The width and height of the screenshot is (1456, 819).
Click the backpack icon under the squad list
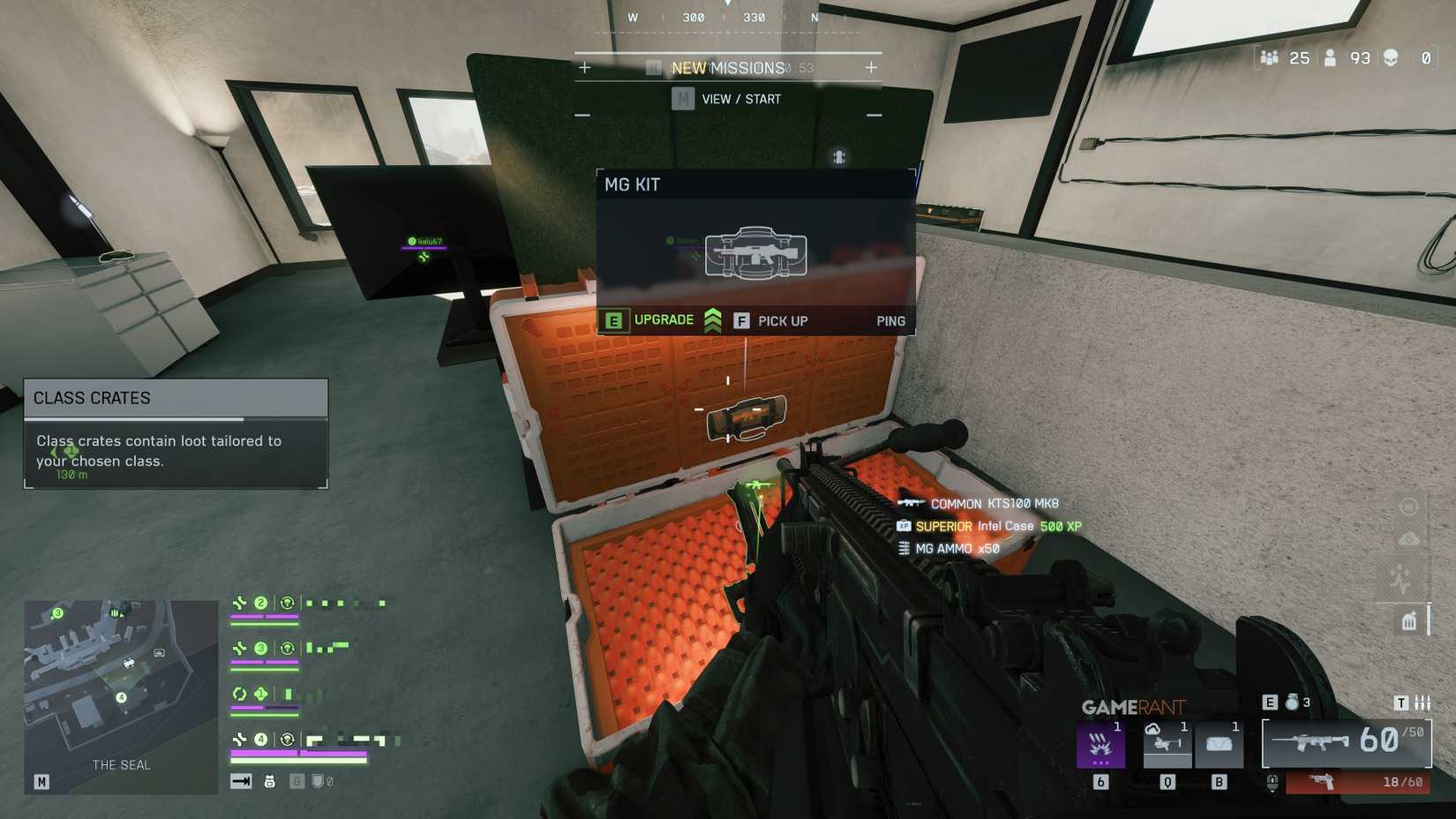point(269,781)
